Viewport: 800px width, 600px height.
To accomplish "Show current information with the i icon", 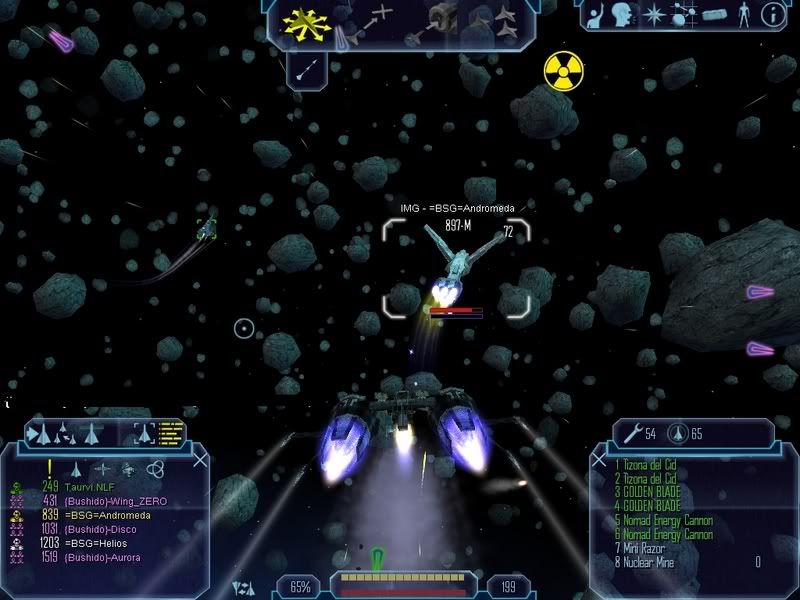I will pos(771,14).
